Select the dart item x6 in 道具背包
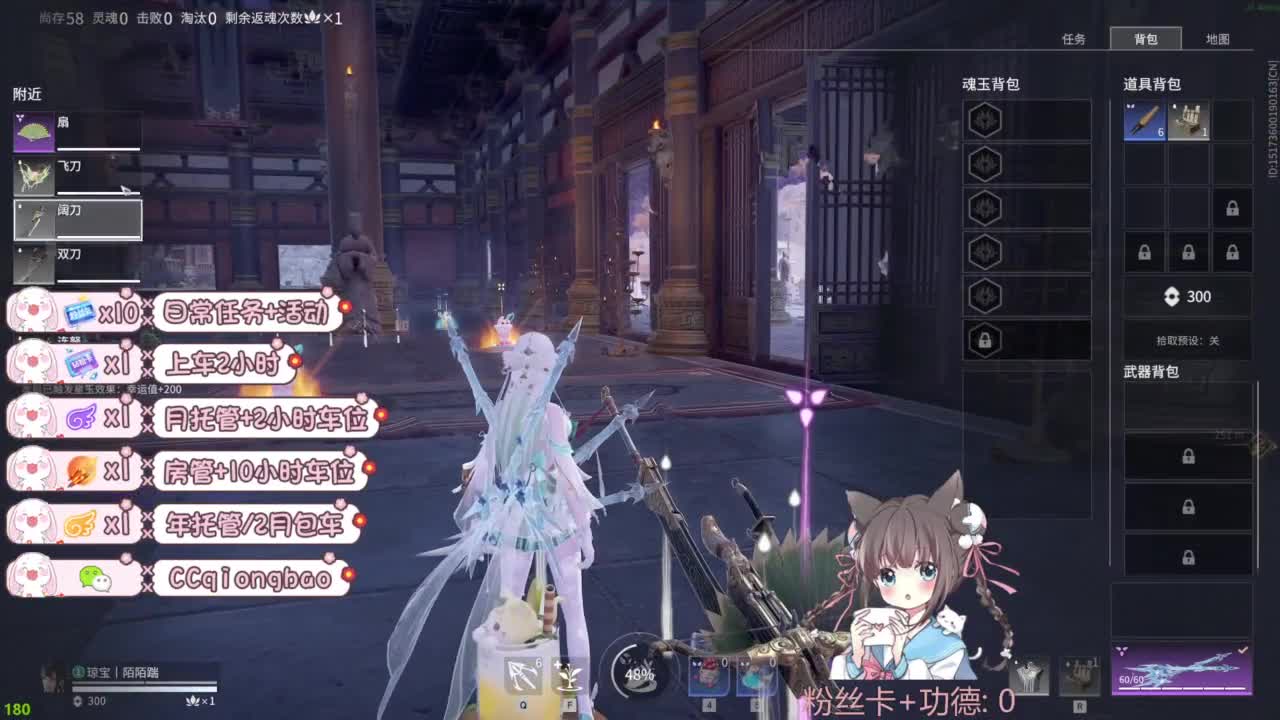 (x=1143, y=120)
